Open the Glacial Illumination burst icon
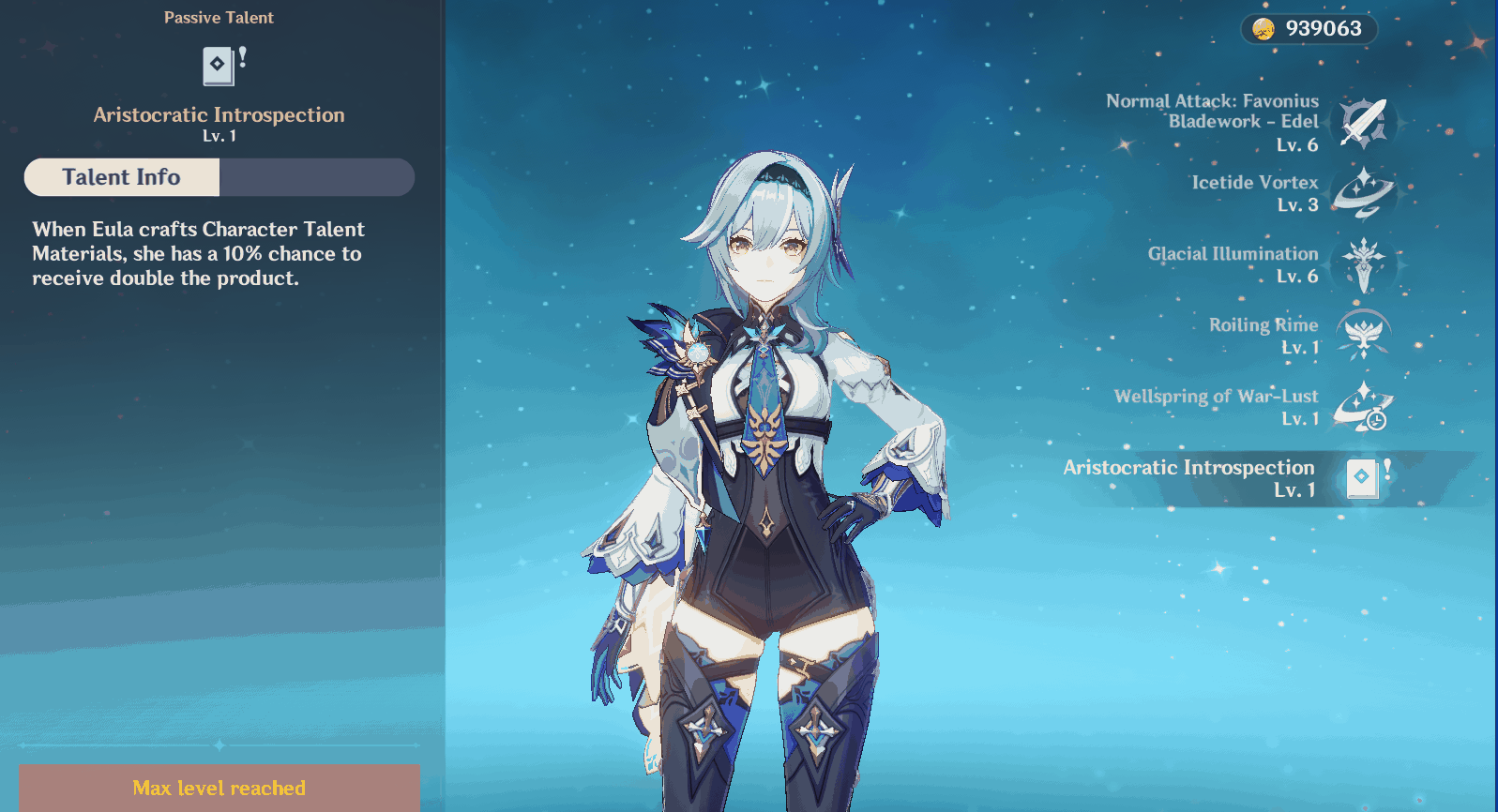1498x812 pixels. [1362, 265]
